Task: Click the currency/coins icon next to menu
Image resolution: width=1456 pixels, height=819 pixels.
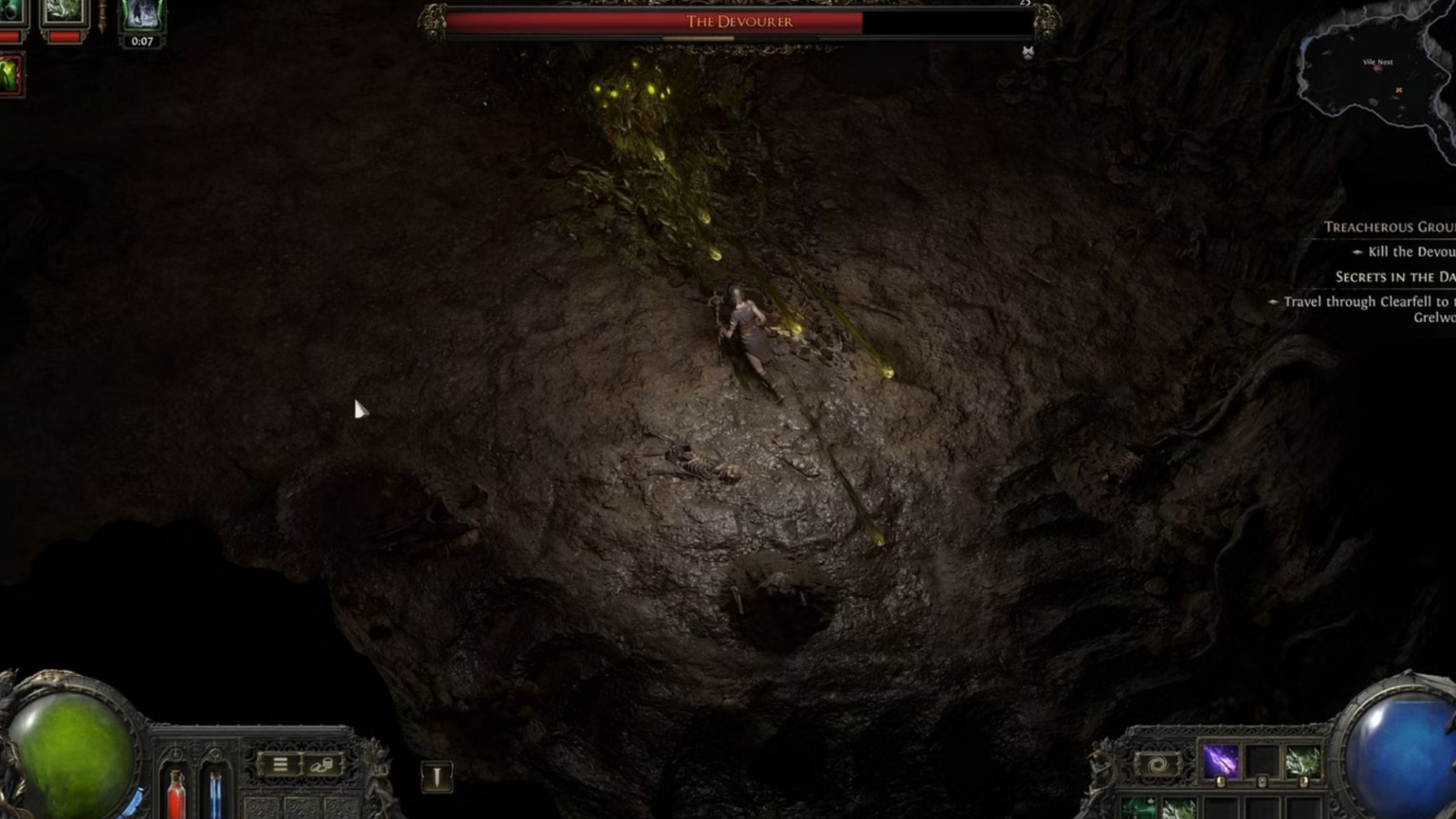Action: (323, 764)
